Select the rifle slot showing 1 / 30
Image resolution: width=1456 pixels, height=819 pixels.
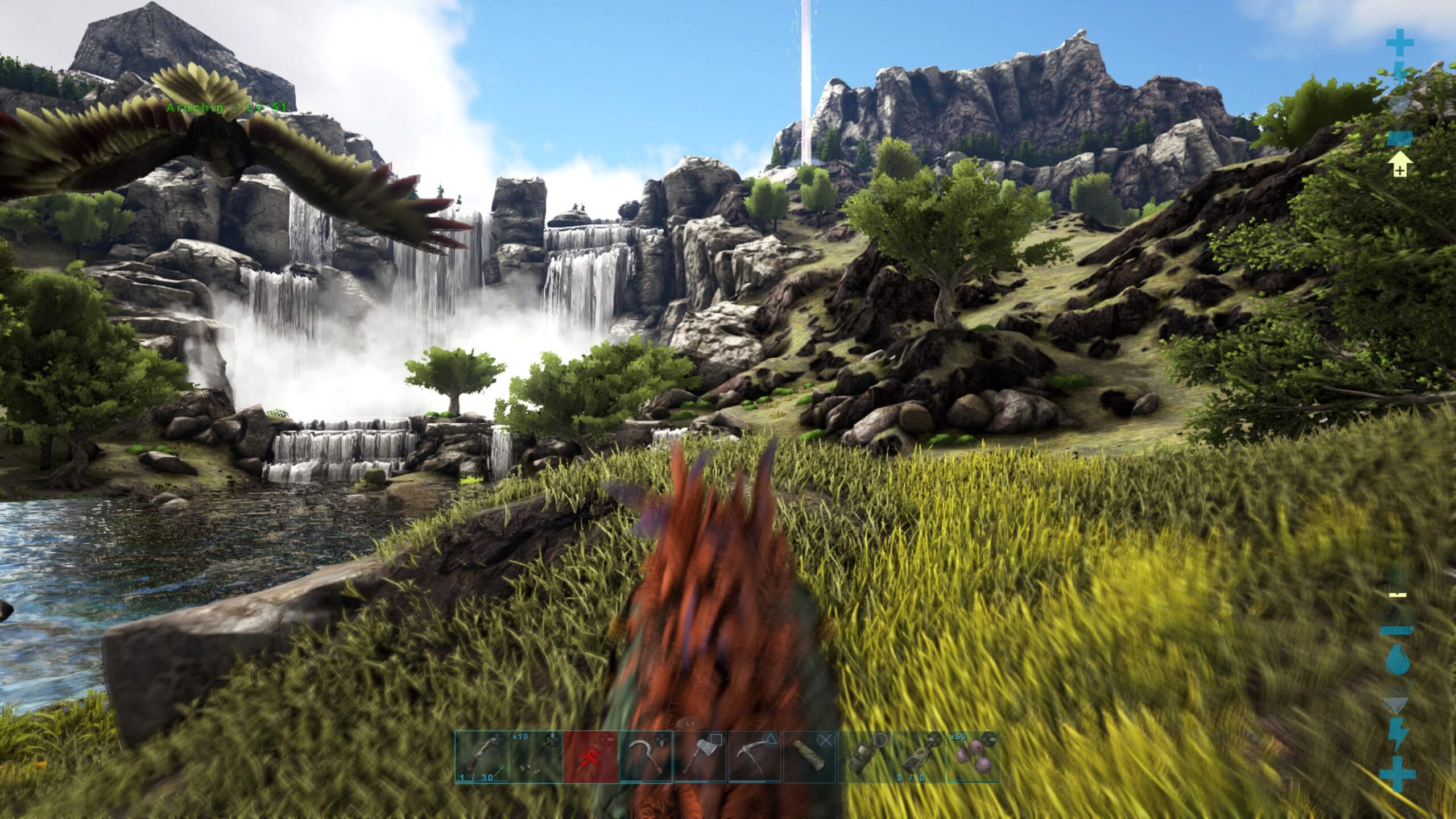point(482,757)
